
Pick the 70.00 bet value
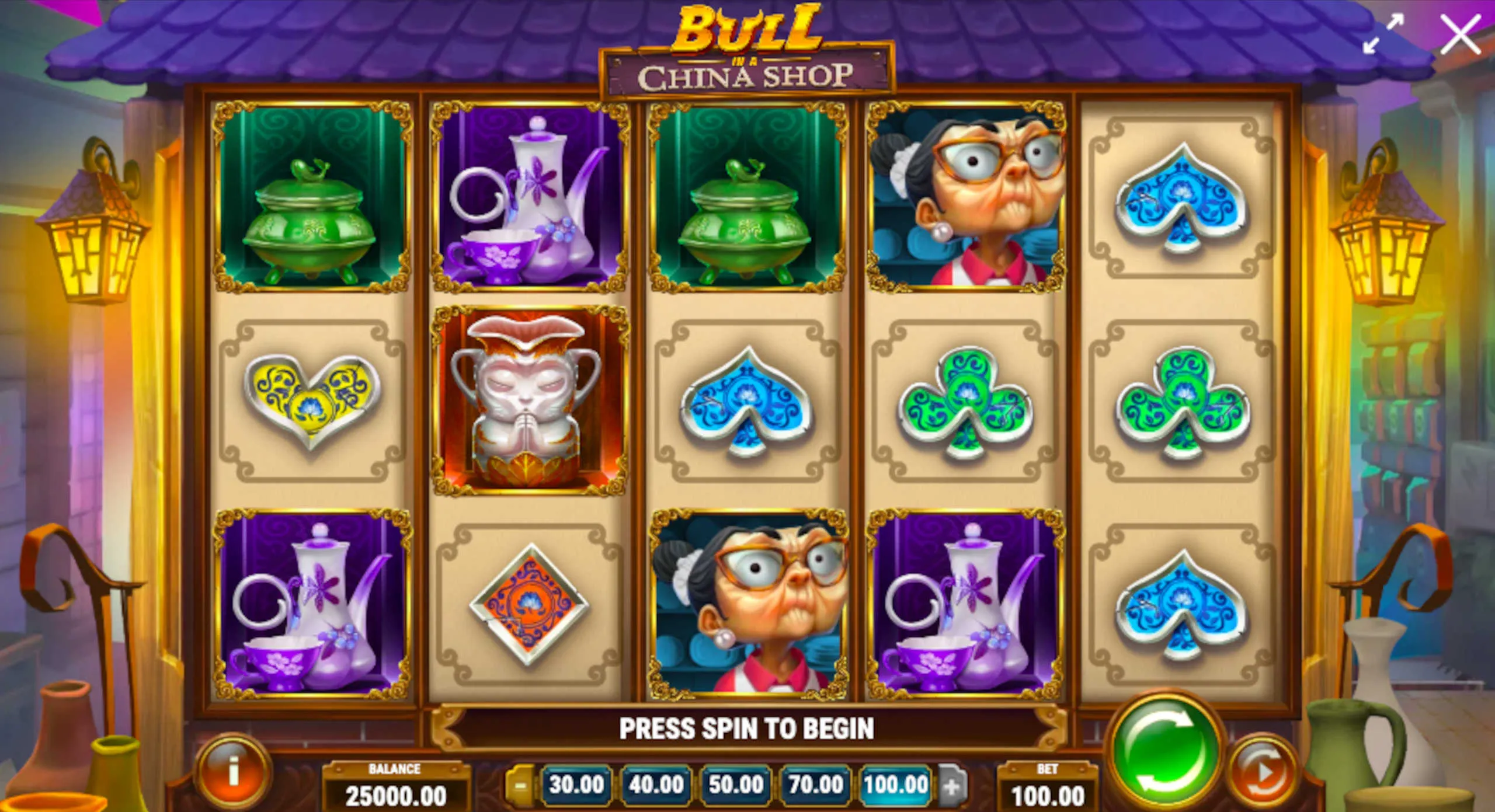point(816,785)
